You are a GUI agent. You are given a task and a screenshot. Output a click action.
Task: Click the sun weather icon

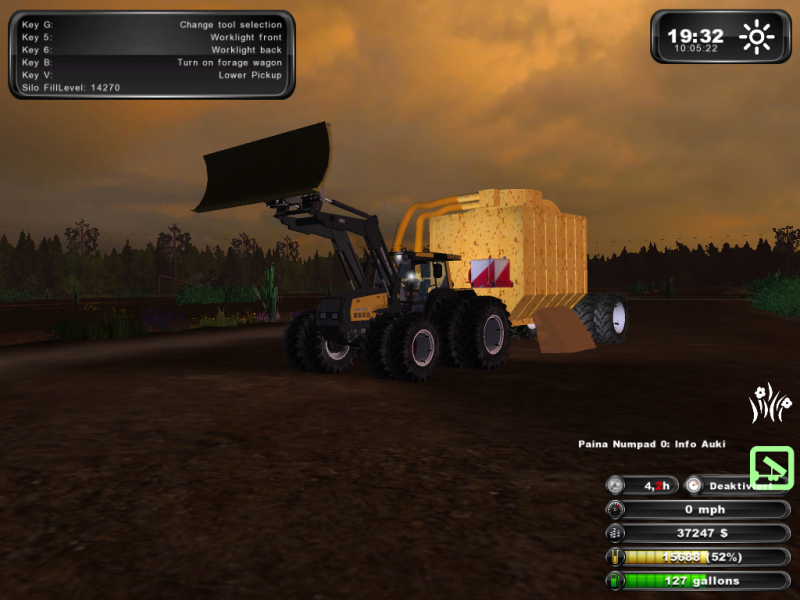(x=757, y=38)
